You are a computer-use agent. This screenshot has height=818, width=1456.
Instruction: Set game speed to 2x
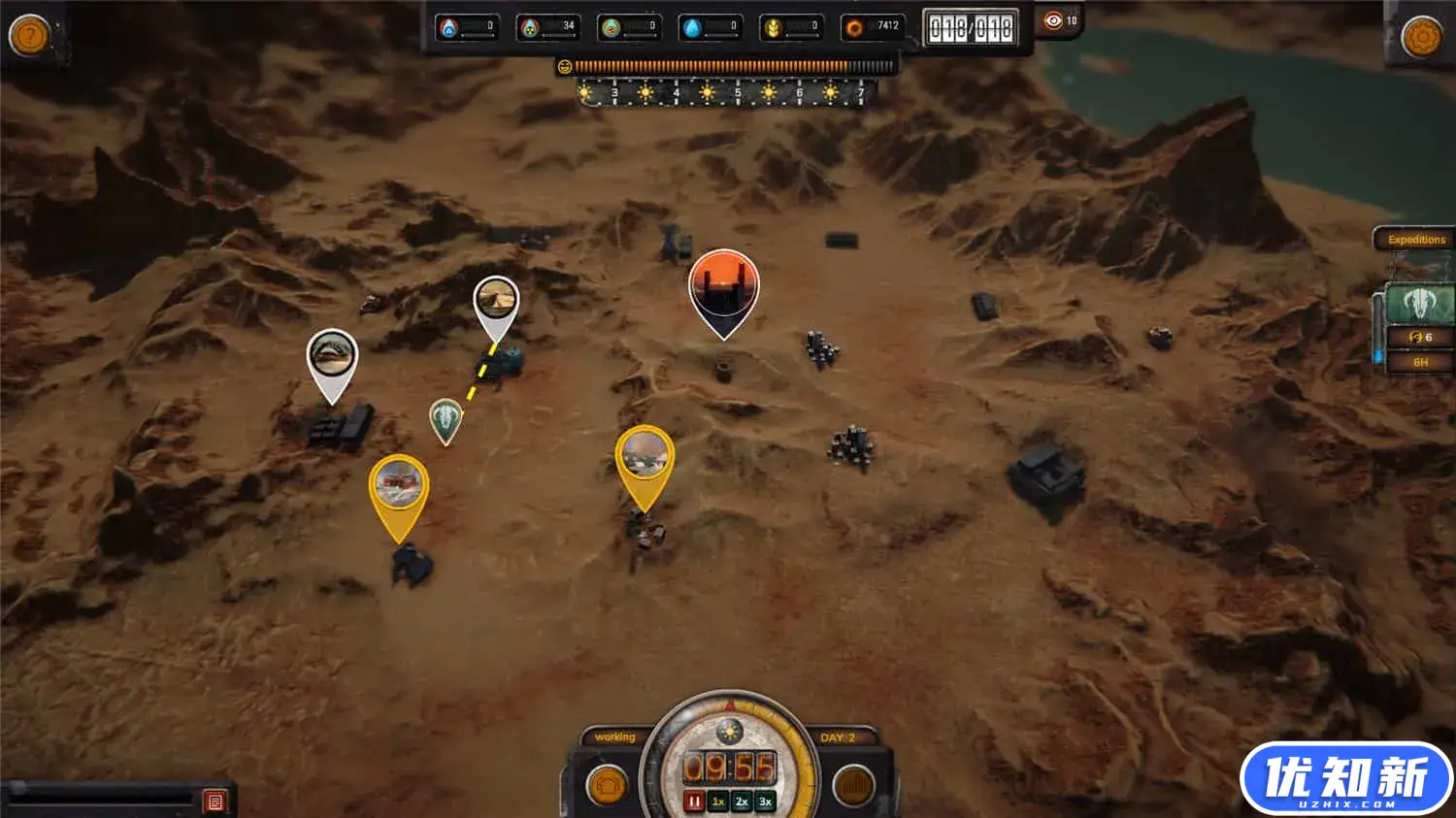pos(742,802)
